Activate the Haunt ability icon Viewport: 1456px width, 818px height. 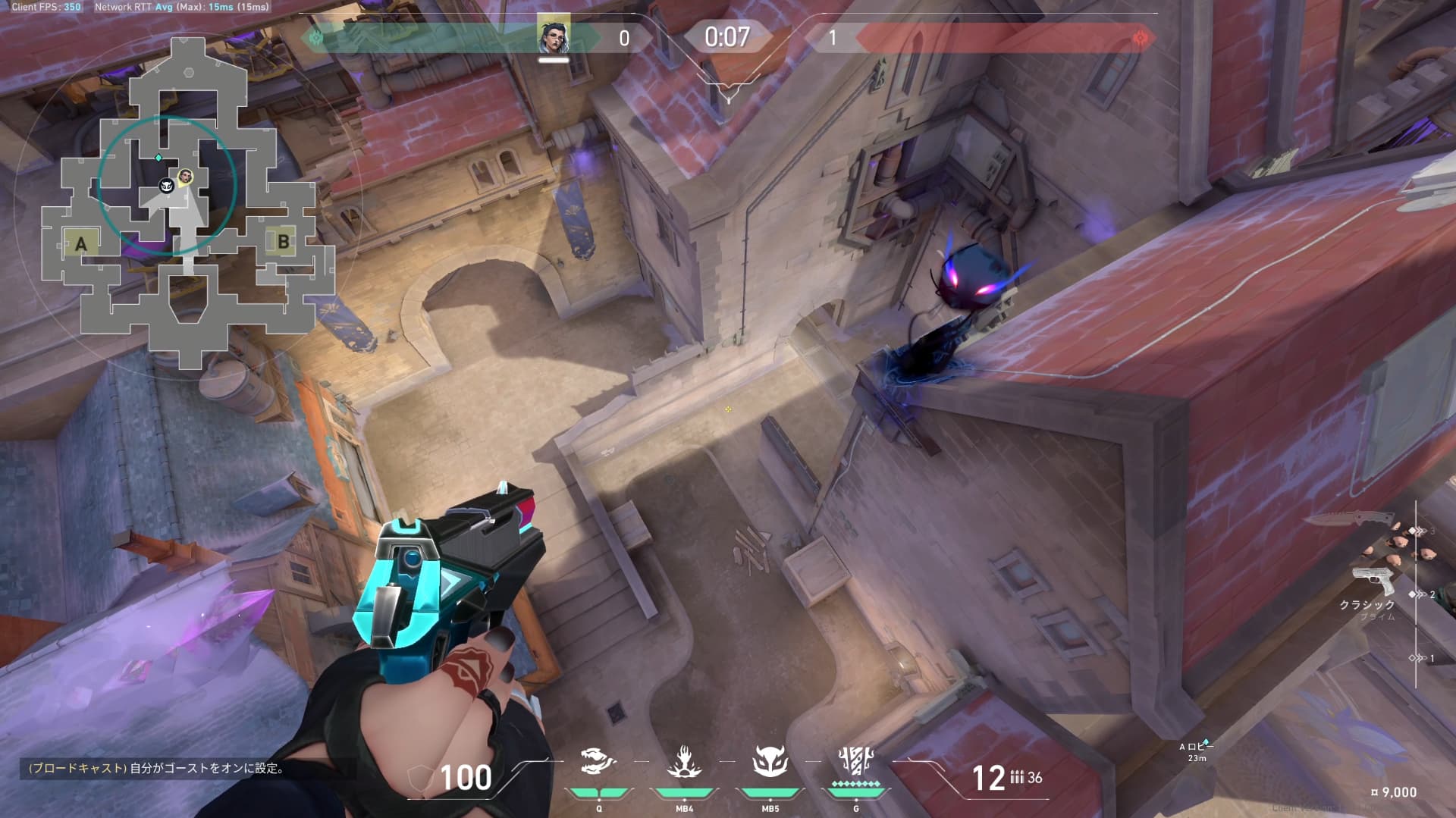coord(770,762)
